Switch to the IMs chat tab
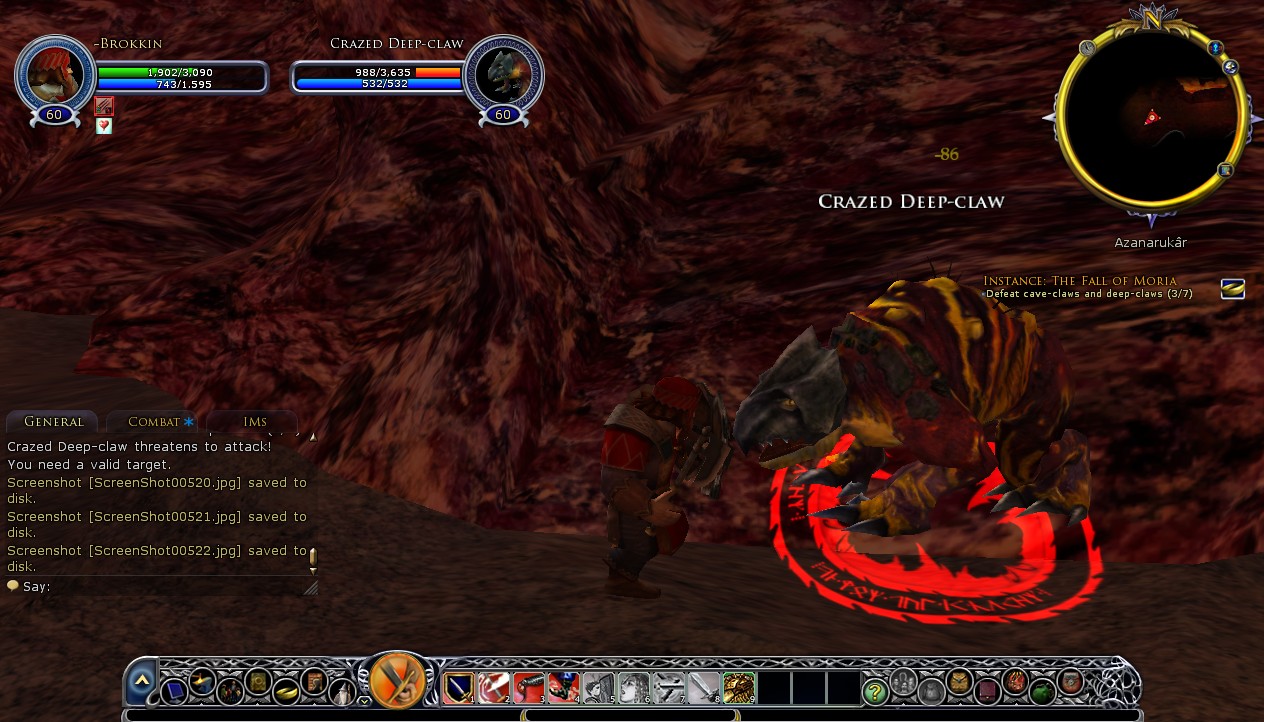Viewport: 1264px width, 722px height. tap(255, 422)
